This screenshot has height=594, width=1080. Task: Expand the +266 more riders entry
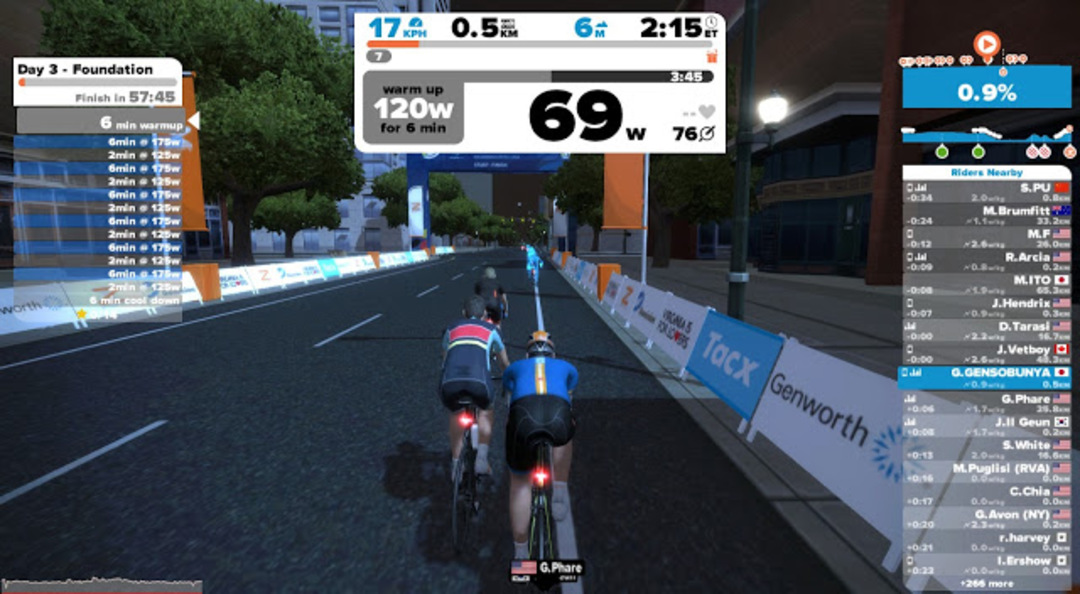(986, 583)
